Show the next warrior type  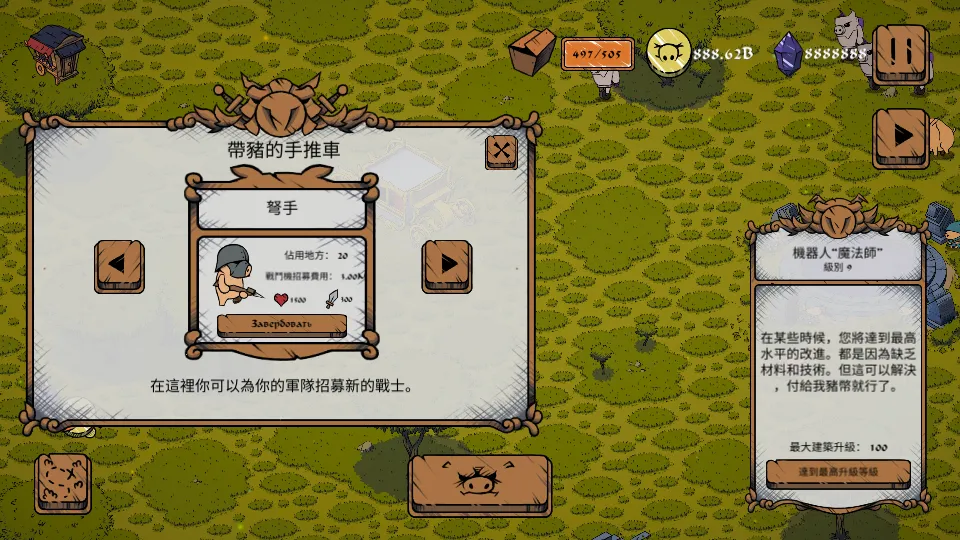coord(447,265)
